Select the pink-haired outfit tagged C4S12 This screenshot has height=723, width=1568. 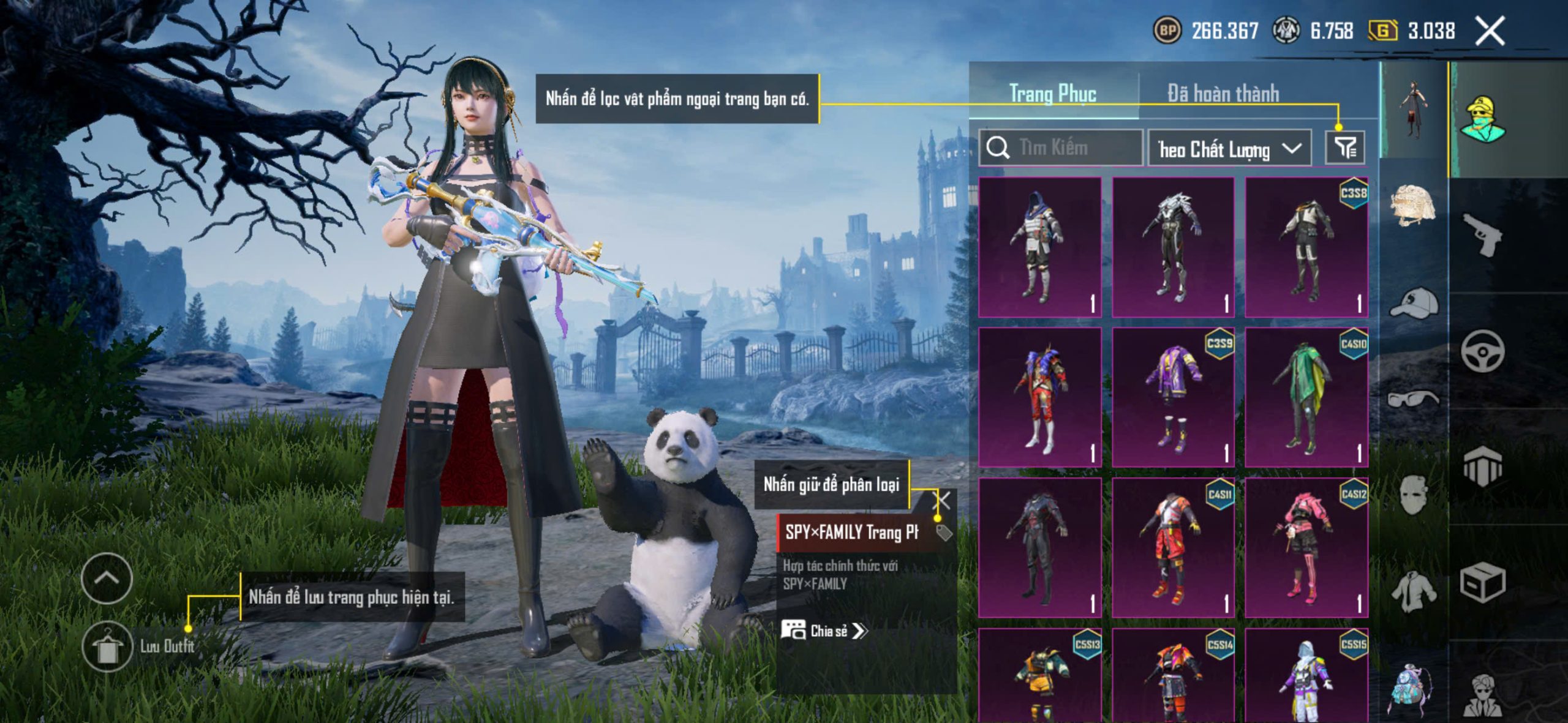1306,547
